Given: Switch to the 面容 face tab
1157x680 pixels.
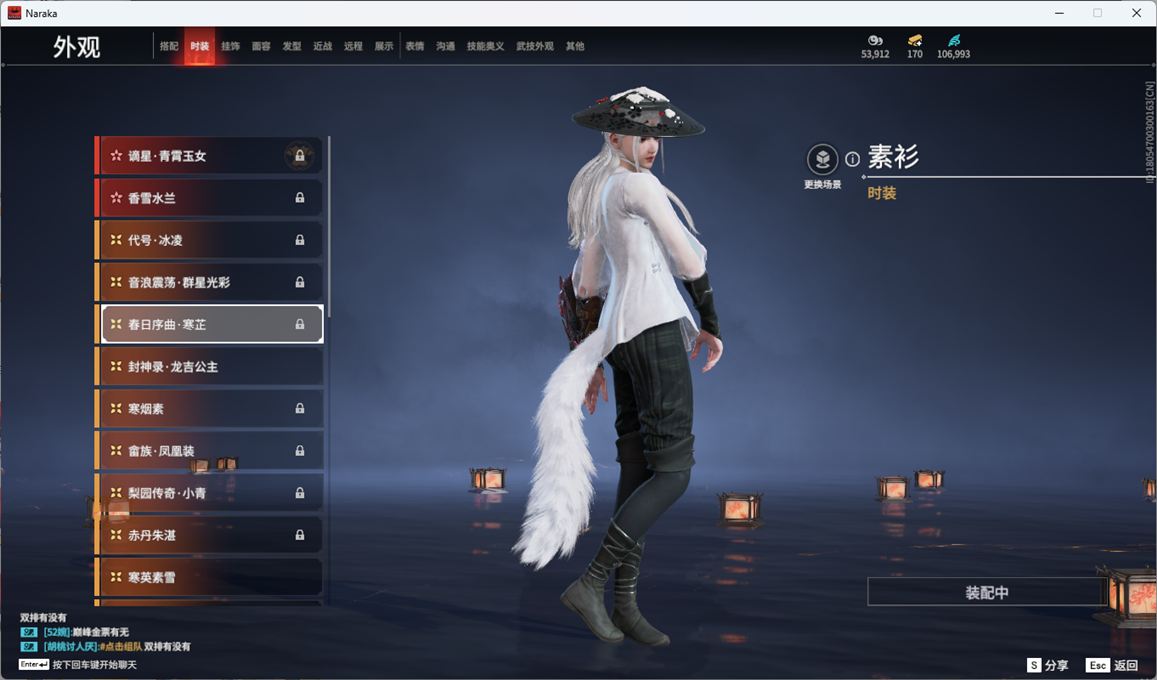Looking at the screenshot, I should point(261,46).
